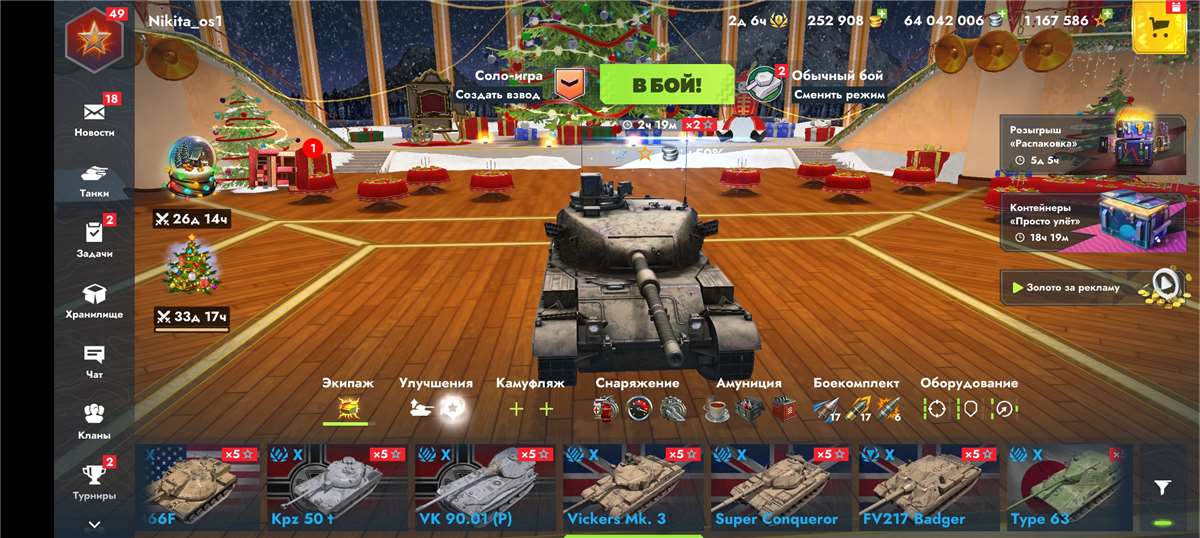This screenshot has width=1200, height=538.
Task: Click Создать взвод platoon dropdown
Action: click(569, 84)
